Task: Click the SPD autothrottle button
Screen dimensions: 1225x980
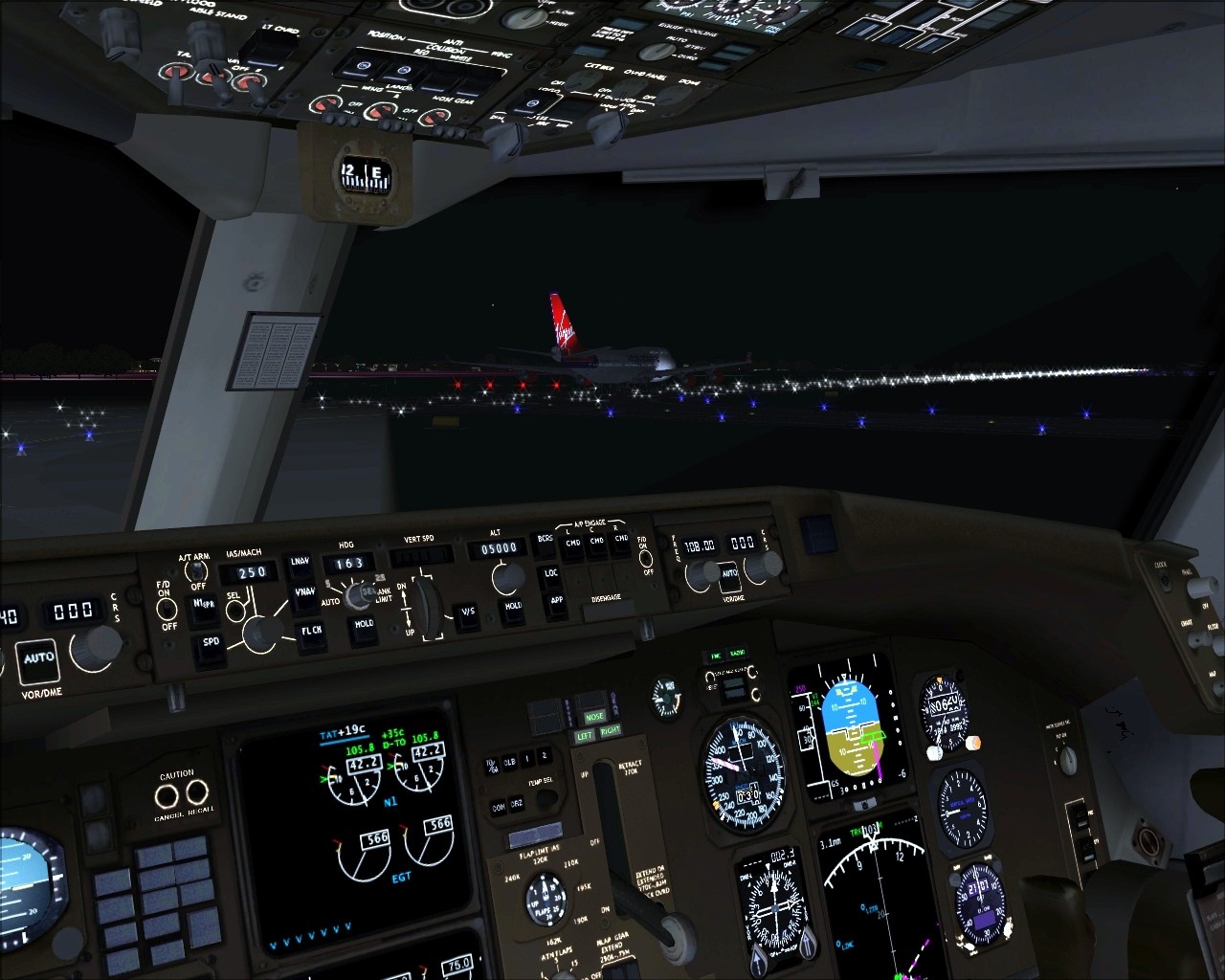Action: point(210,645)
